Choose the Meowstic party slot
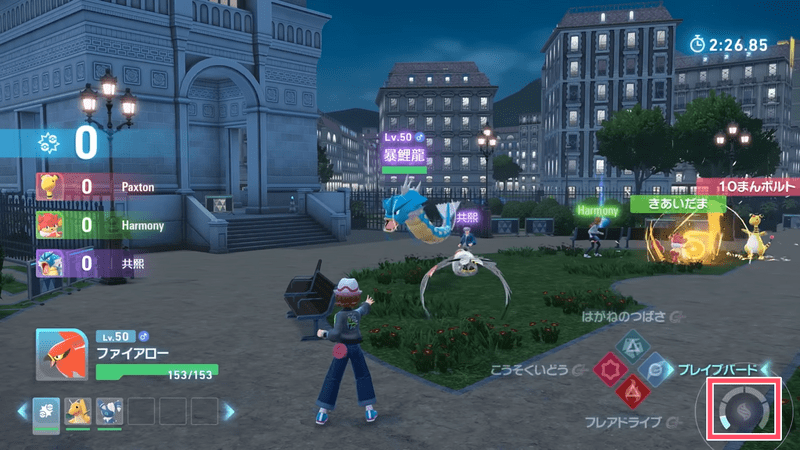 tap(109, 410)
